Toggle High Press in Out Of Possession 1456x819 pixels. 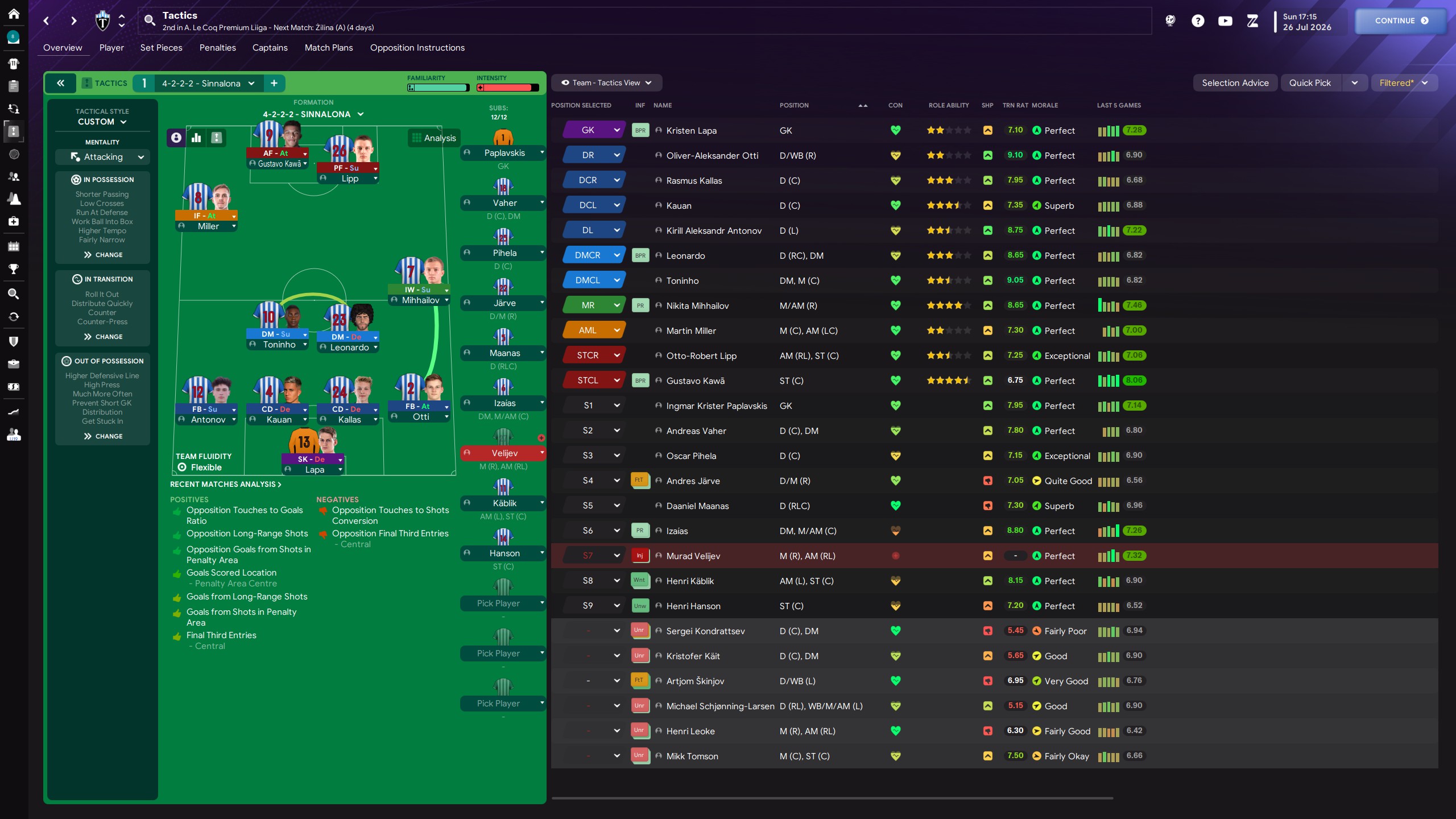pos(102,384)
